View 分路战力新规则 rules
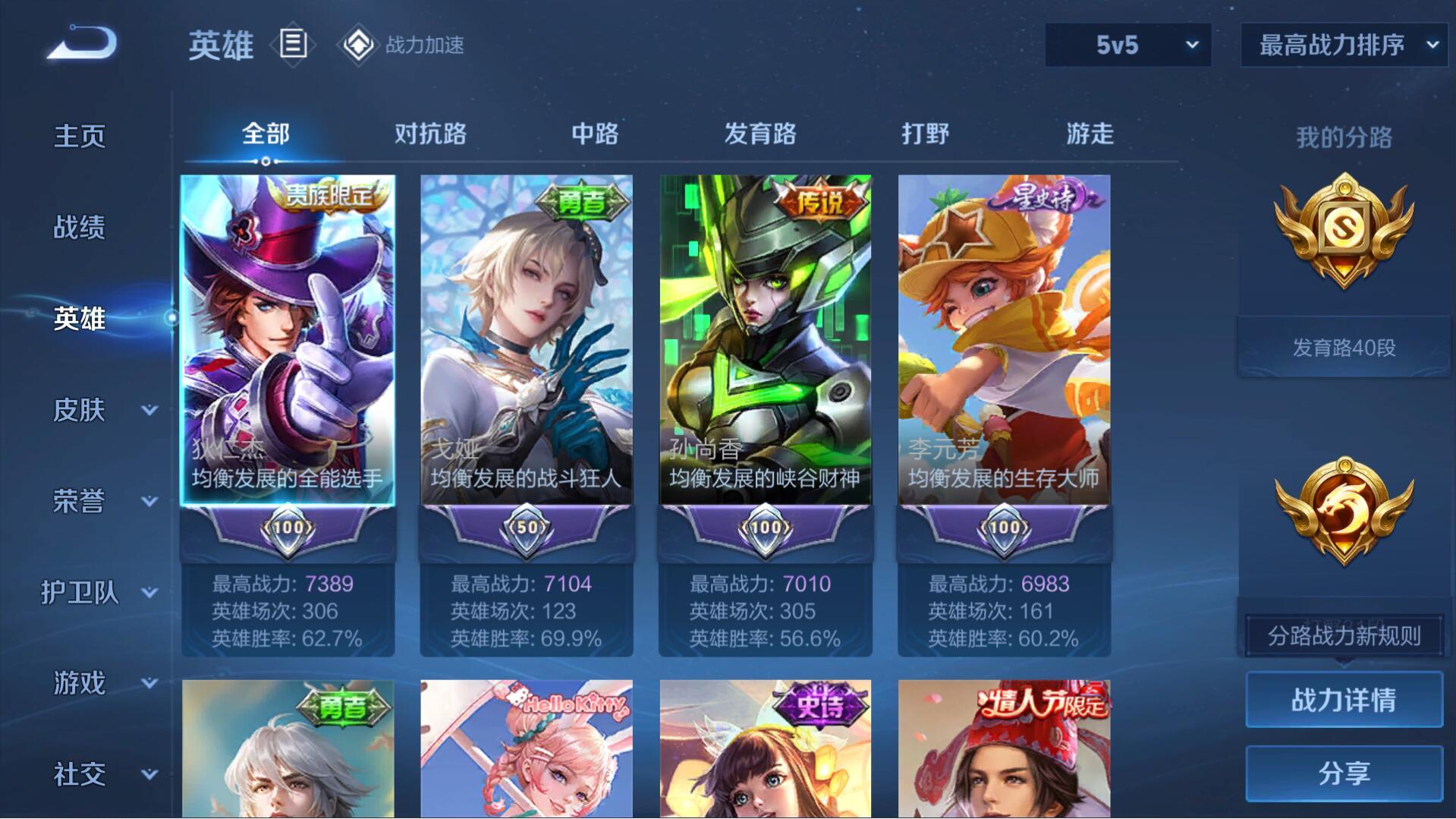1456x819 pixels. [1344, 636]
